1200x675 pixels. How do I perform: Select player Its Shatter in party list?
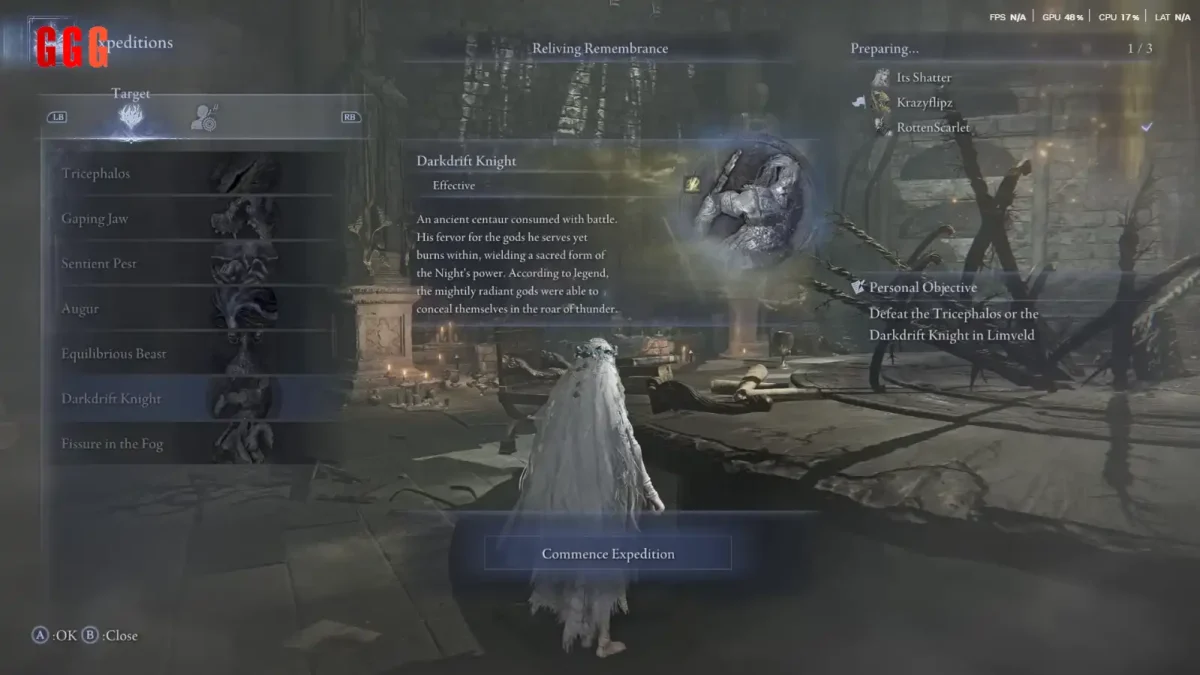923,78
